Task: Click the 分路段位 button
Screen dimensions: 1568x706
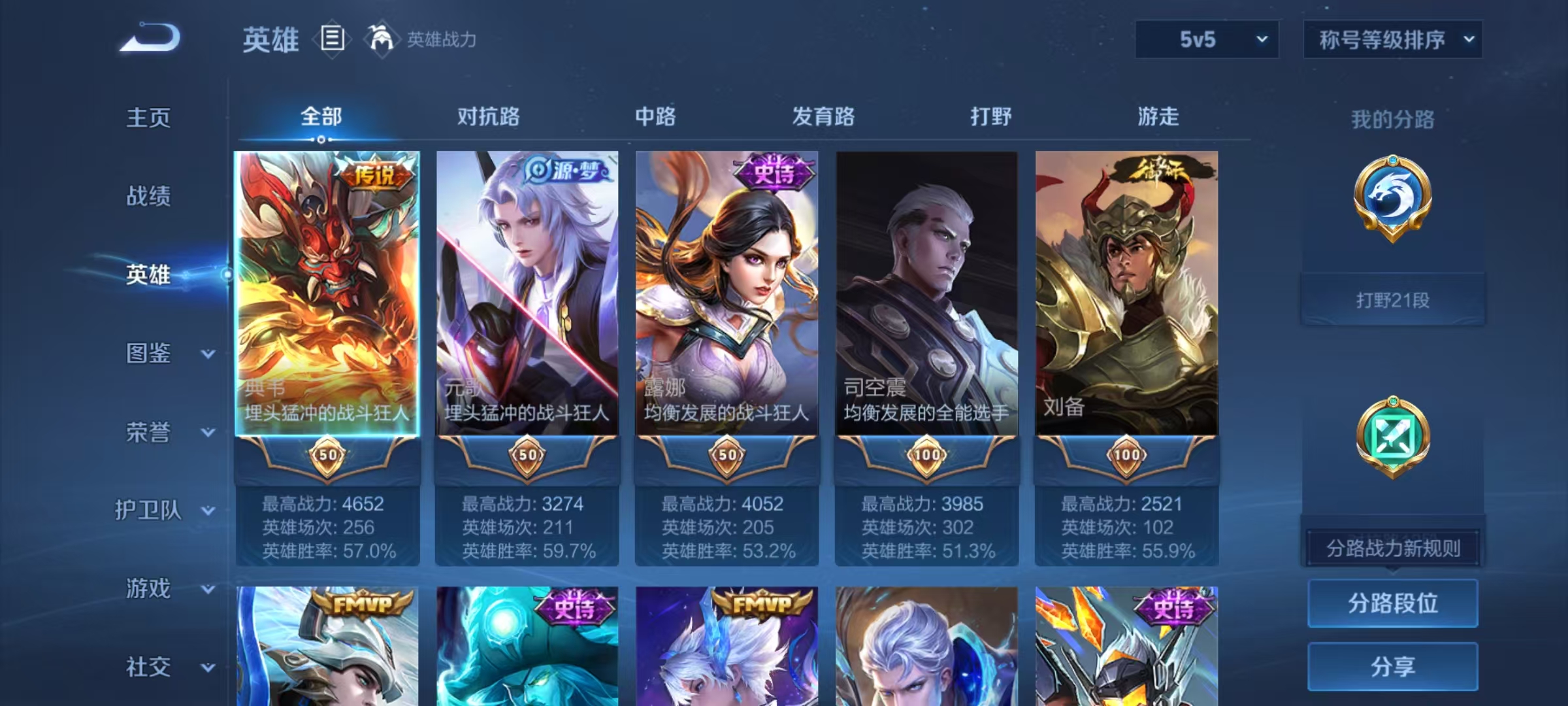Action: coord(1393,603)
